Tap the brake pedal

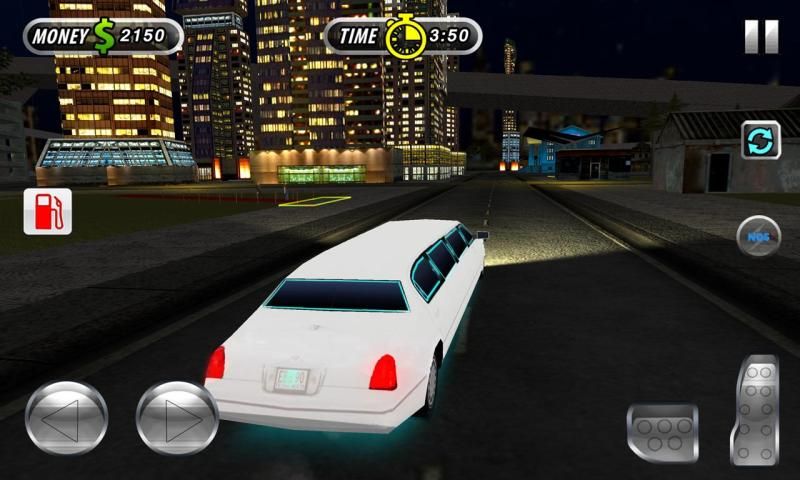pyautogui.click(x=662, y=432)
